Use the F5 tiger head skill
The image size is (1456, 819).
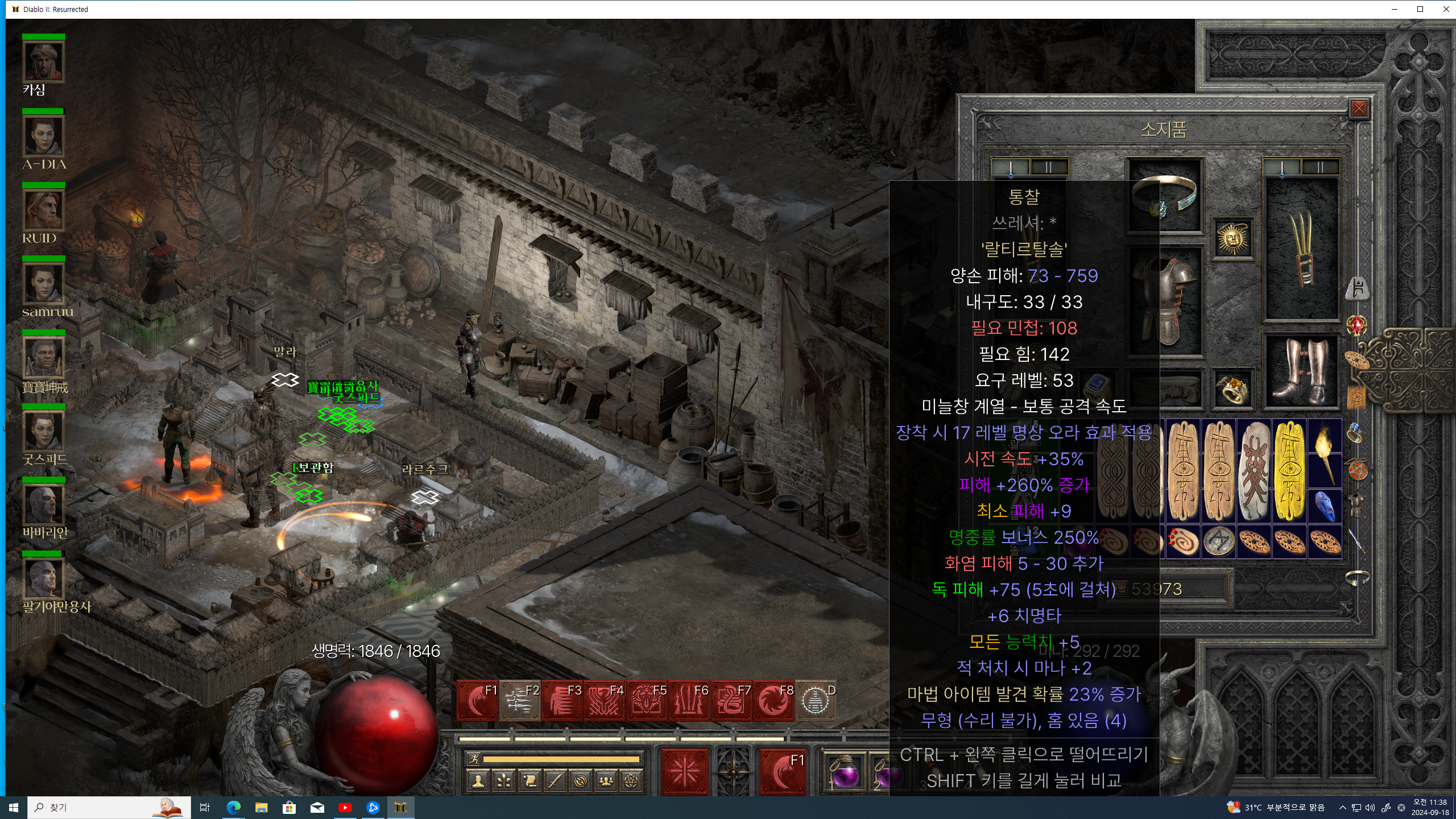(647, 701)
